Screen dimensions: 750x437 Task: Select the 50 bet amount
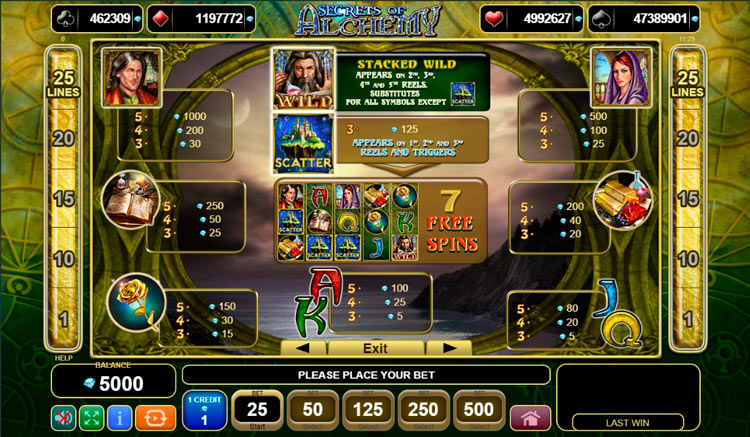click(x=312, y=410)
